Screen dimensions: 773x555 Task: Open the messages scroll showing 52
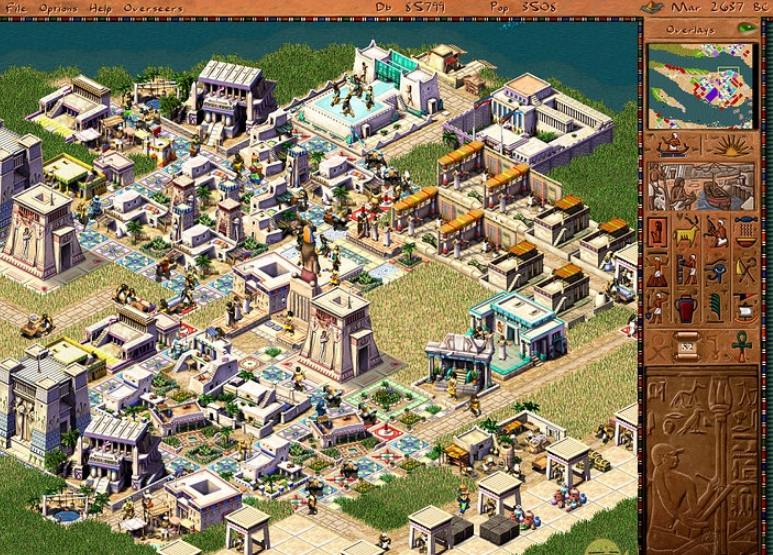(x=687, y=345)
